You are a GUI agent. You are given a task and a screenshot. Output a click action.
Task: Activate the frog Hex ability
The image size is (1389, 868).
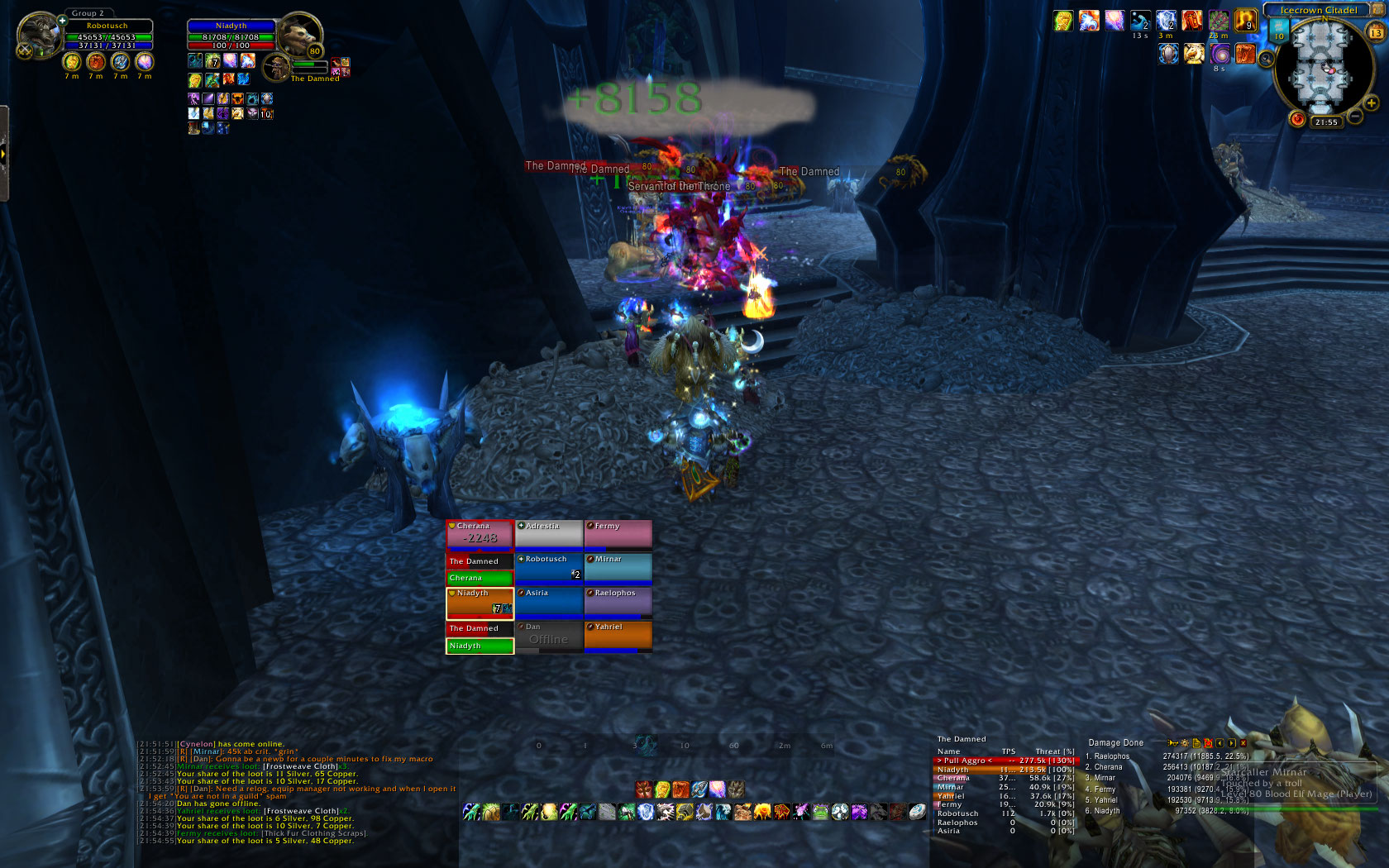[820, 813]
